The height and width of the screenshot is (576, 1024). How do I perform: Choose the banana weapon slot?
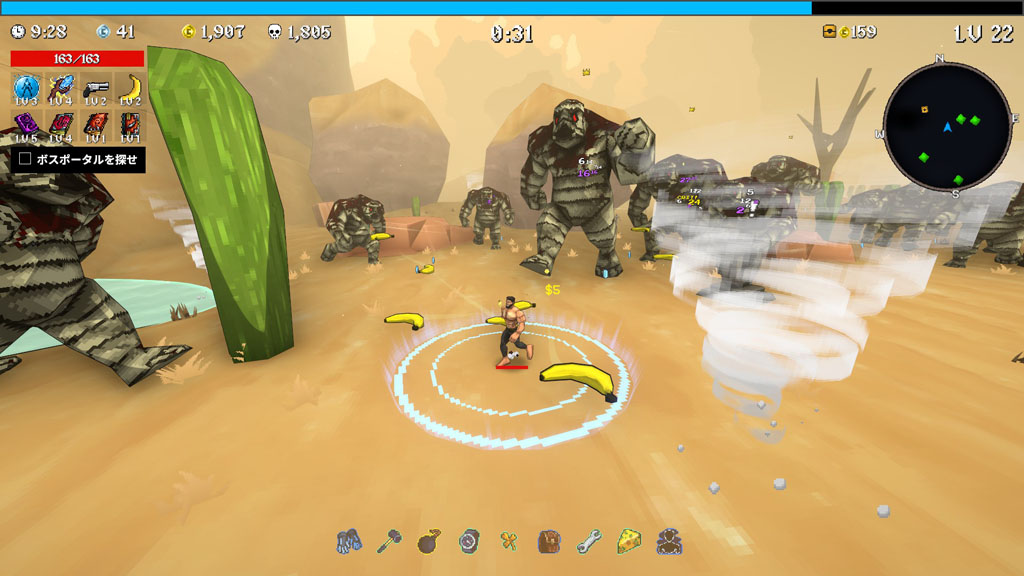pos(129,90)
